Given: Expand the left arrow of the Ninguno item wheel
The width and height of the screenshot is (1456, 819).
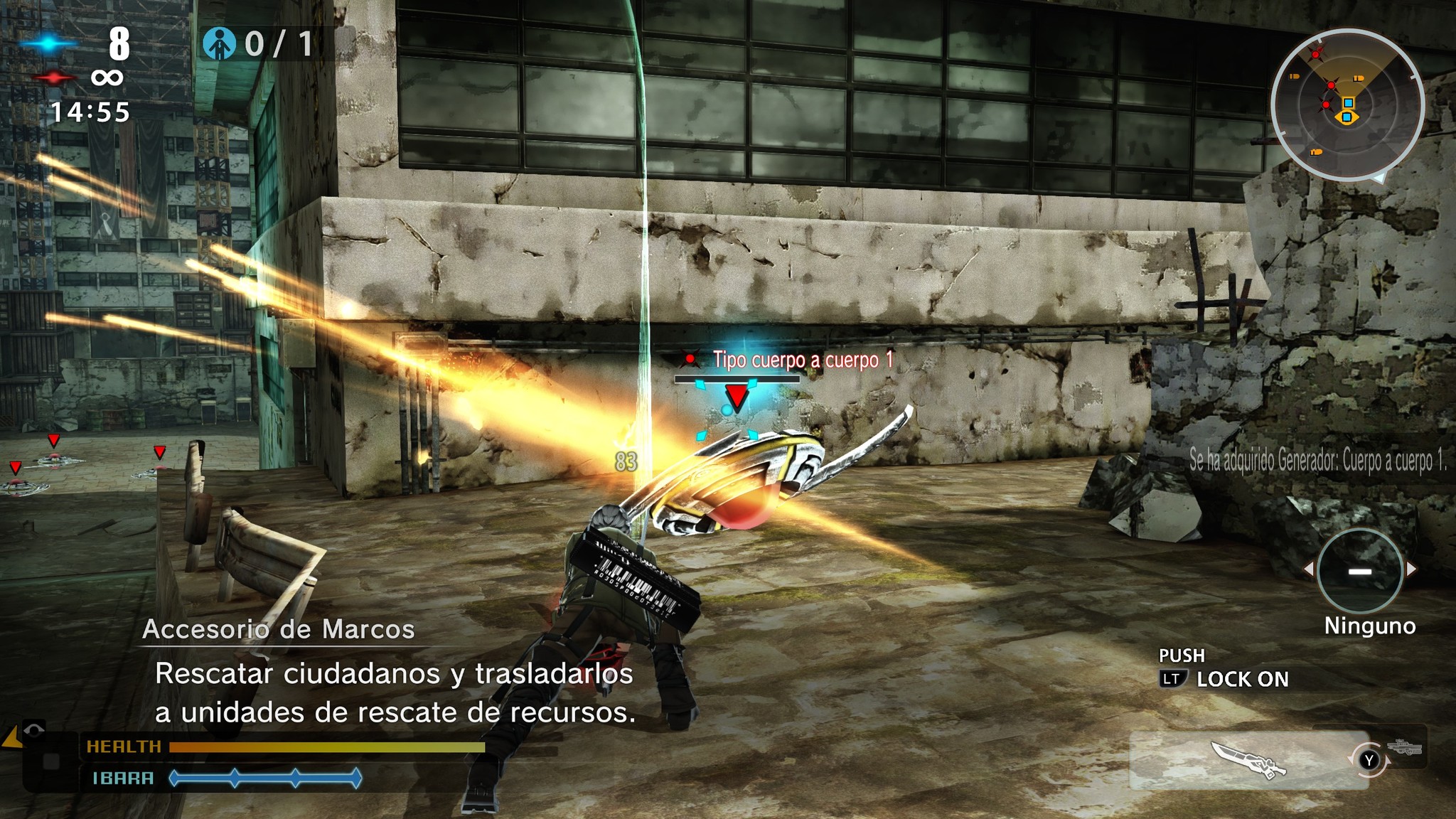Looking at the screenshot, I should 1308,569.
